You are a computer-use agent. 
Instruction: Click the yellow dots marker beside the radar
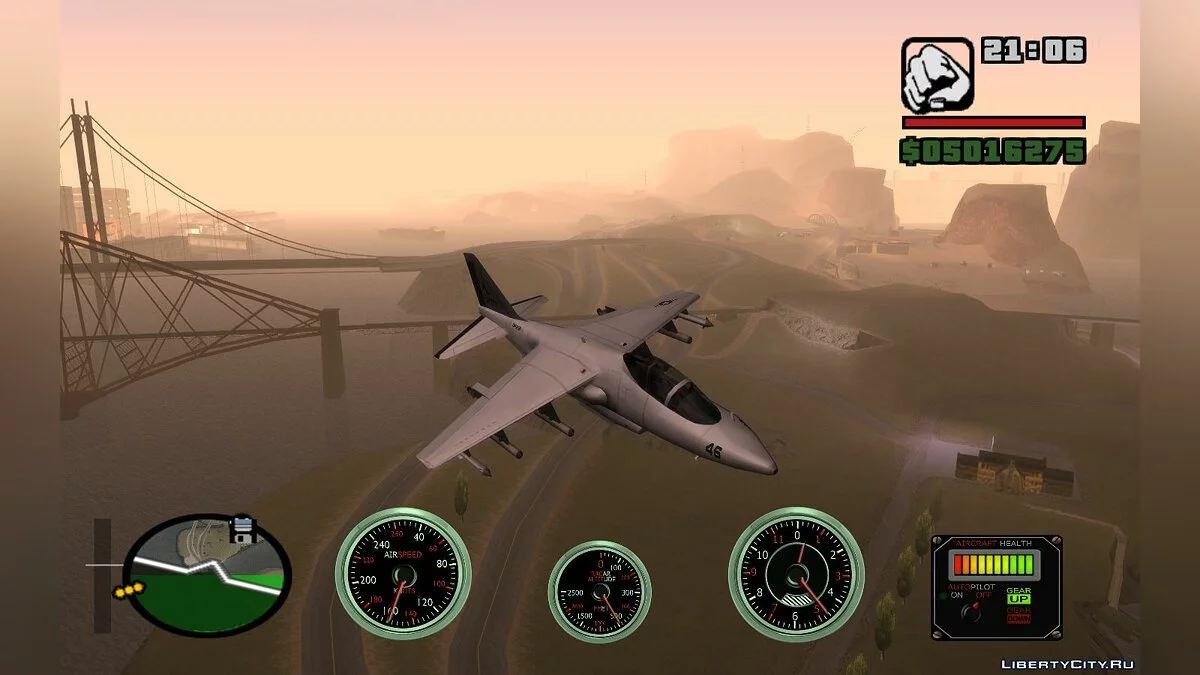click(128, 592)
